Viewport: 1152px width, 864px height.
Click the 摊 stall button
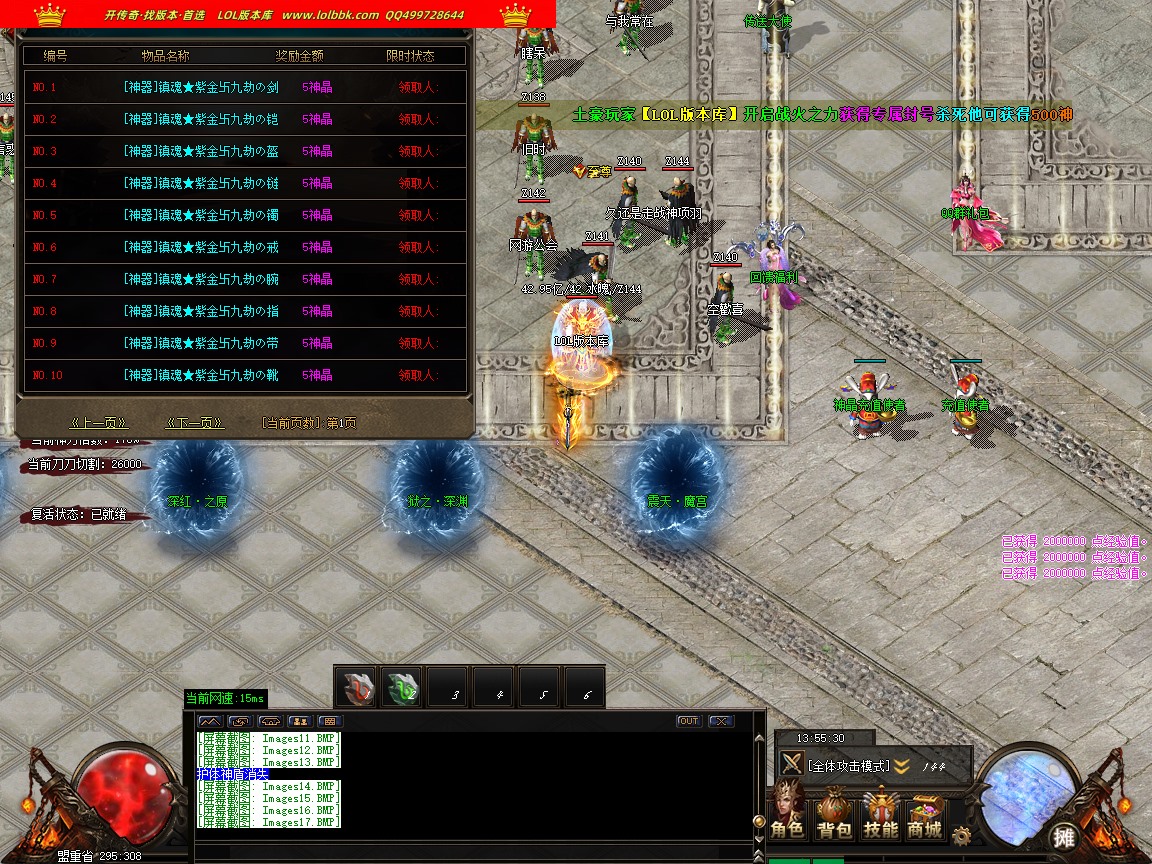coord(1064,838)
